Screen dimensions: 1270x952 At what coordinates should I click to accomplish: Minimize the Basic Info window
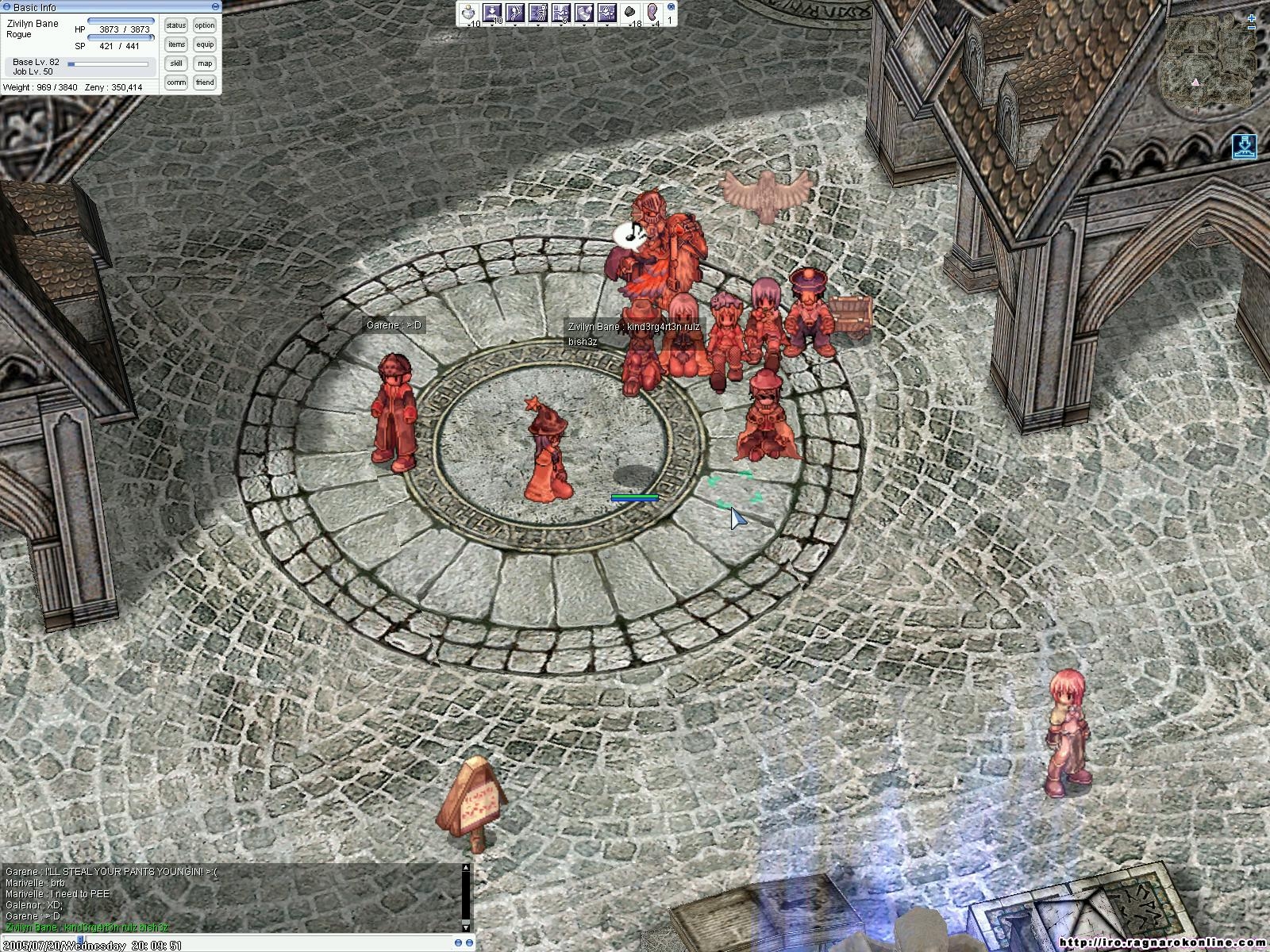coord(216,7)
